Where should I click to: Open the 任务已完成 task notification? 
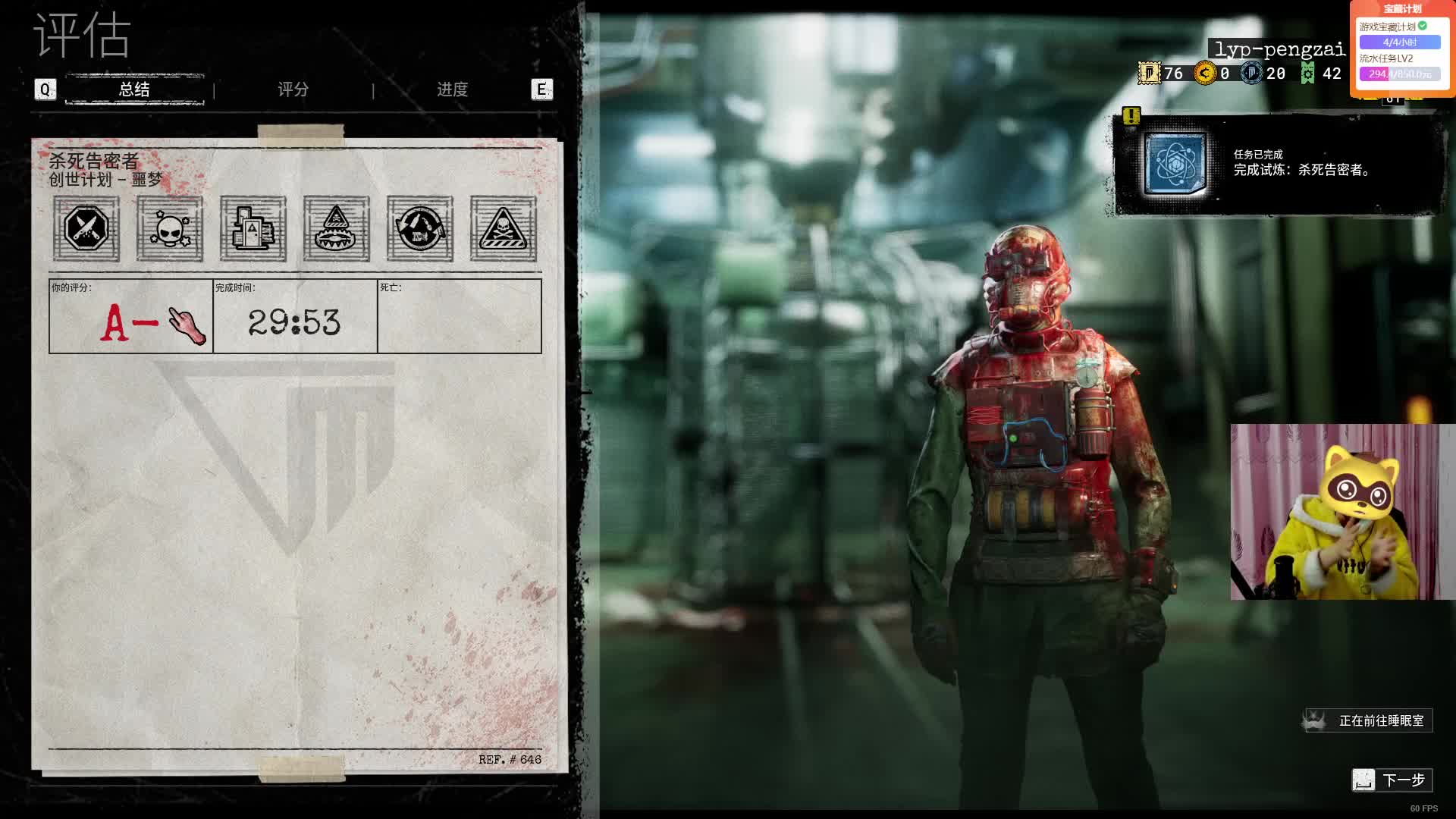(x=1279, y=164)
